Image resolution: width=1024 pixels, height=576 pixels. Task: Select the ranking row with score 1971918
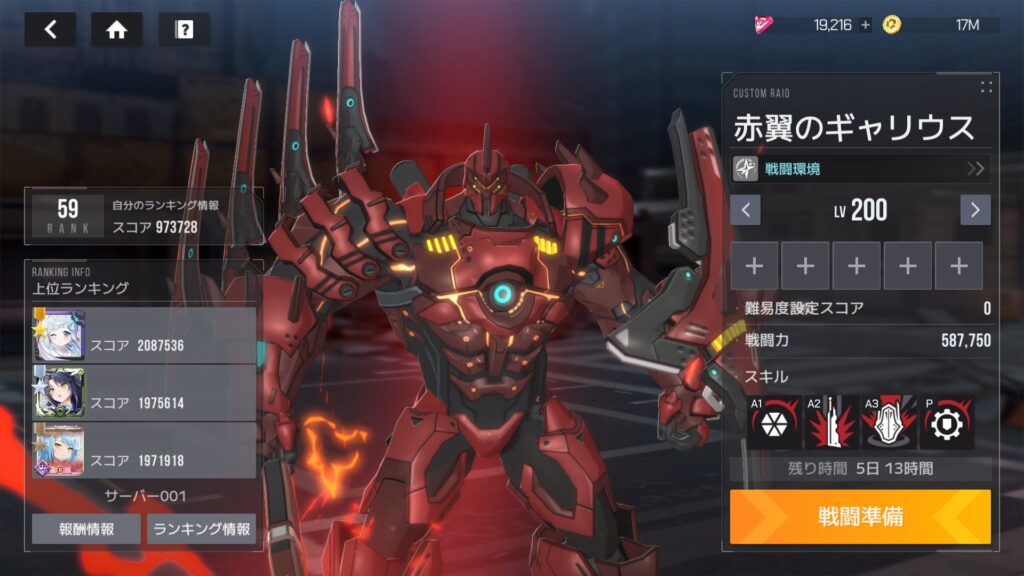tap(144, 449)
